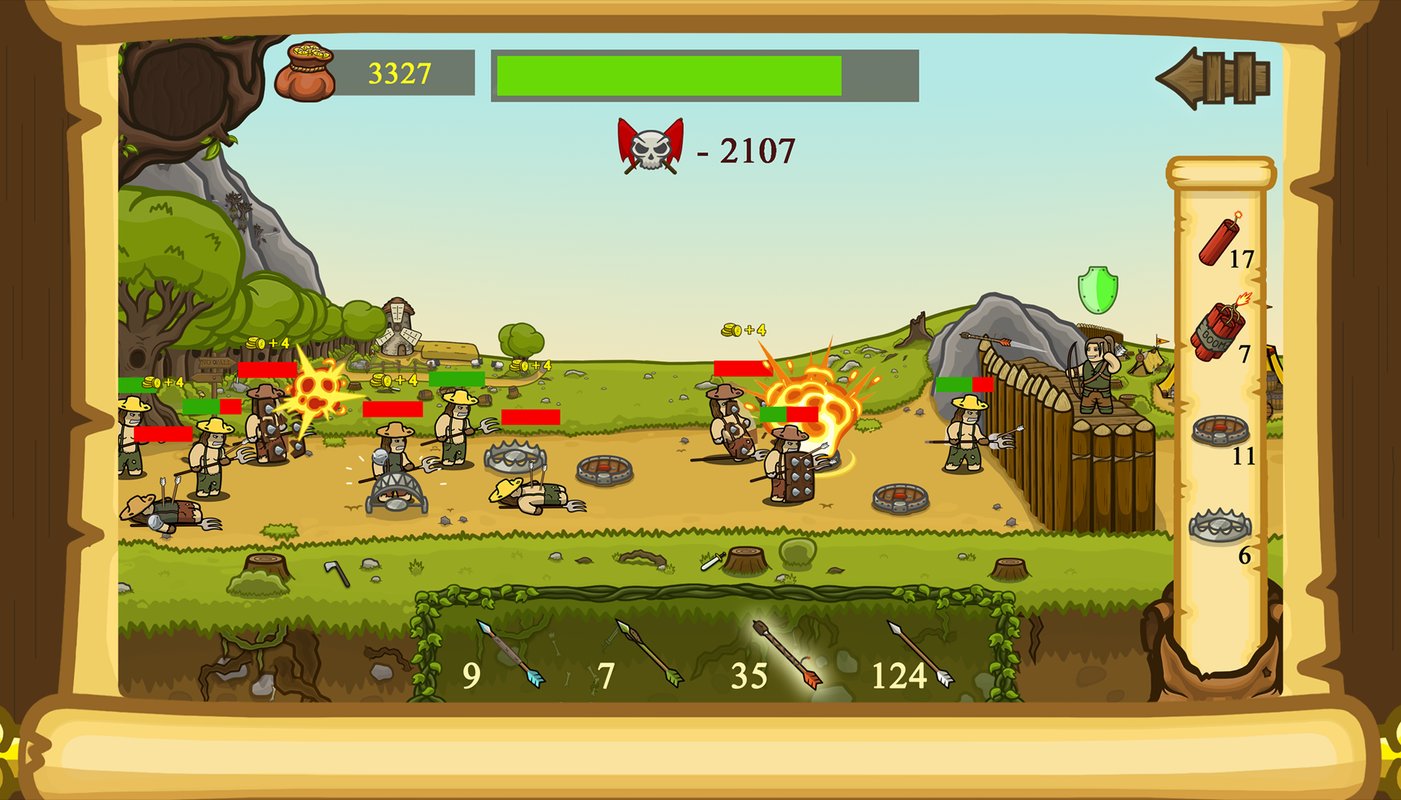Click the wooden back arrow sign
The height and width of the screenshot is (800, 1401).
pos(1214,77)
